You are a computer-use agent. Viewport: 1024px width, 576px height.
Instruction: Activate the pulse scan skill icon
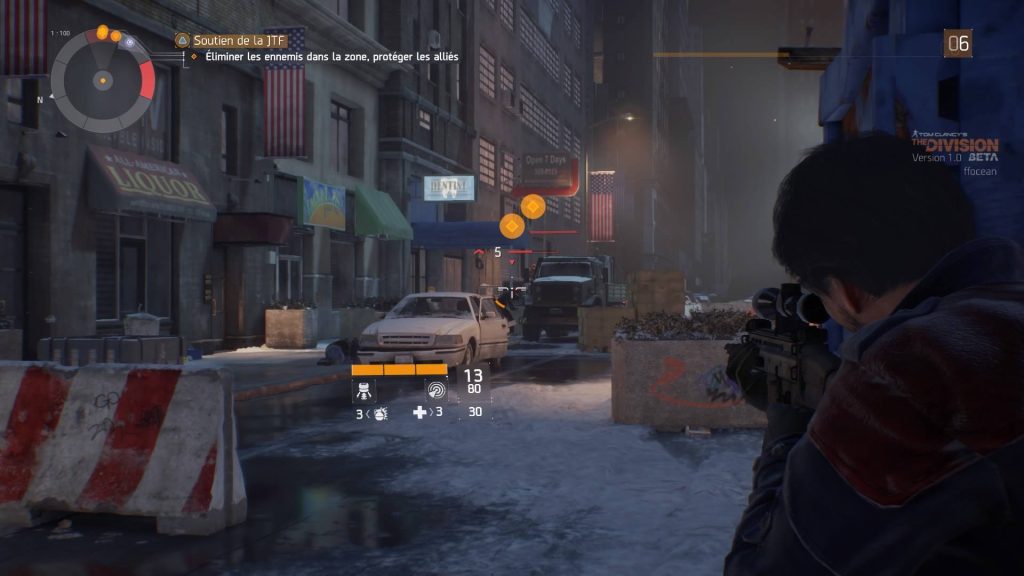[x=437, y=390]
